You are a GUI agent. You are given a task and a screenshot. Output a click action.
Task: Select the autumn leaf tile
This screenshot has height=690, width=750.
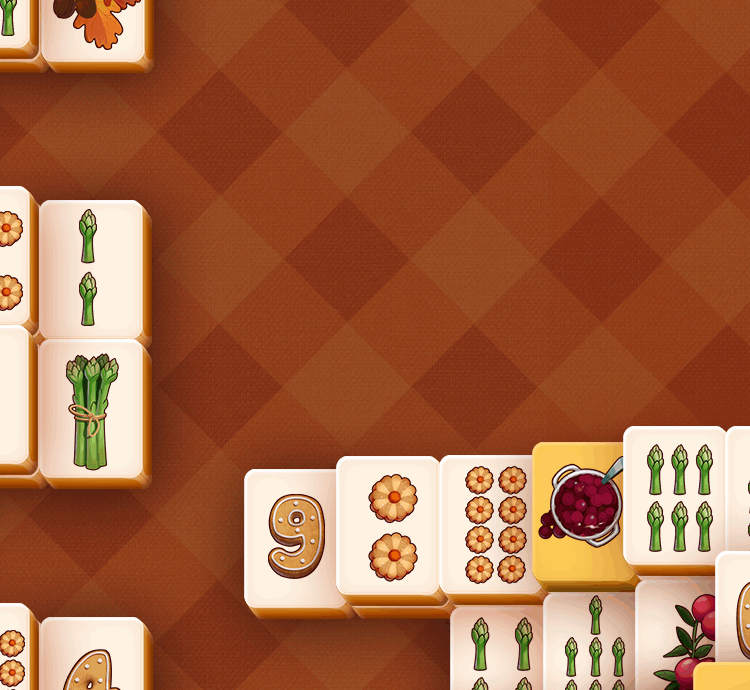(x=96, y=28)
